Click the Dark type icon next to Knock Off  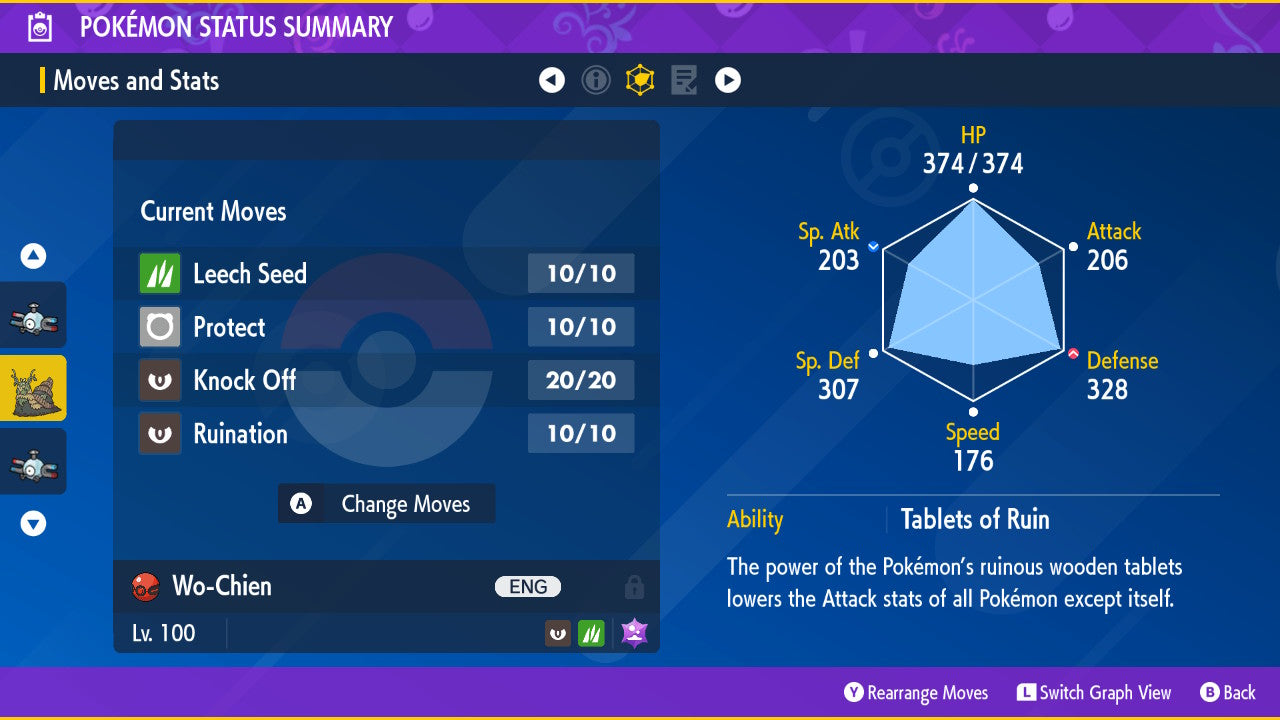(x=160, y=380)
